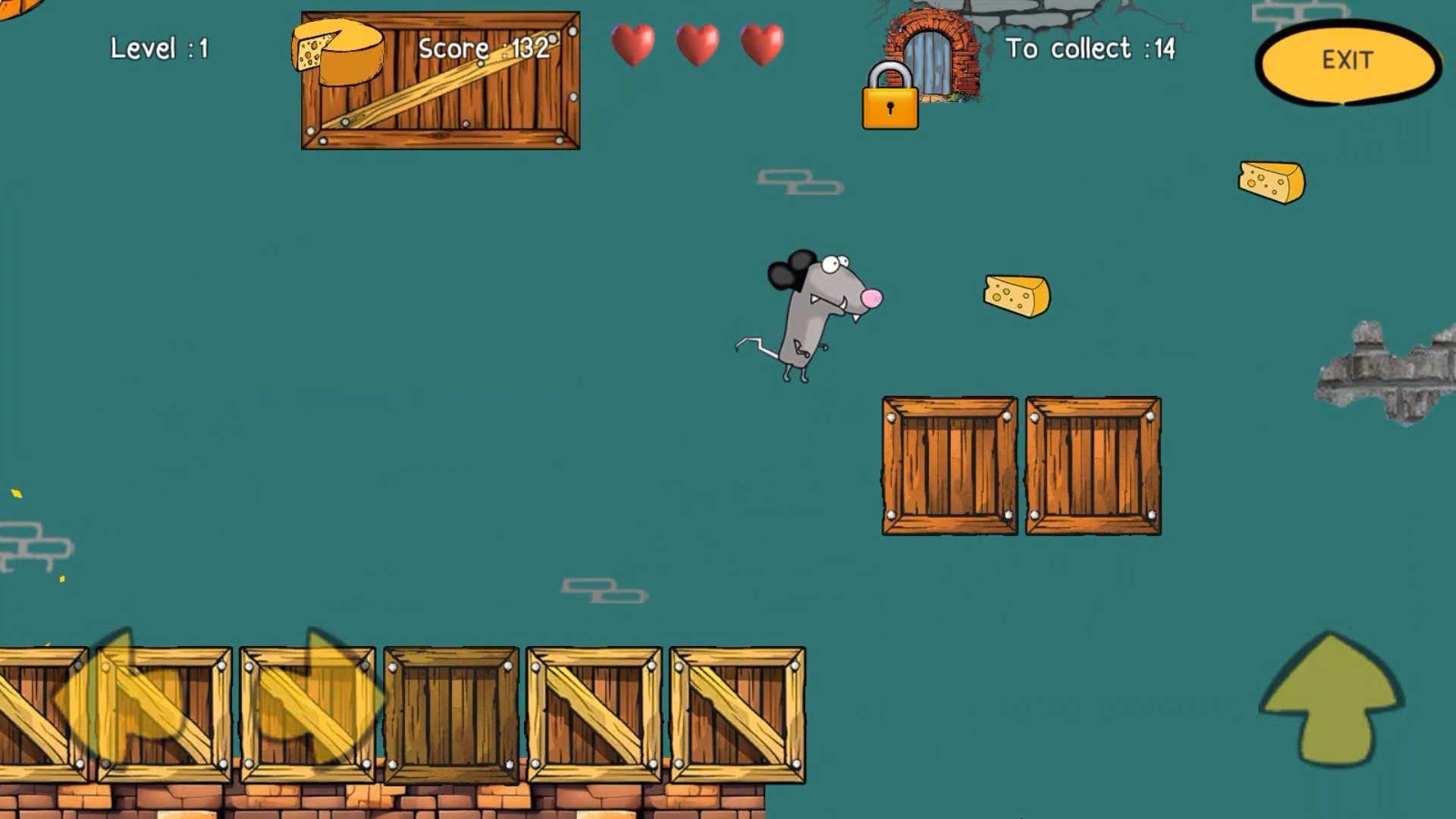1456x819 pixels.
Task: Tap the EXIT button
Action: pos(1346,61)
